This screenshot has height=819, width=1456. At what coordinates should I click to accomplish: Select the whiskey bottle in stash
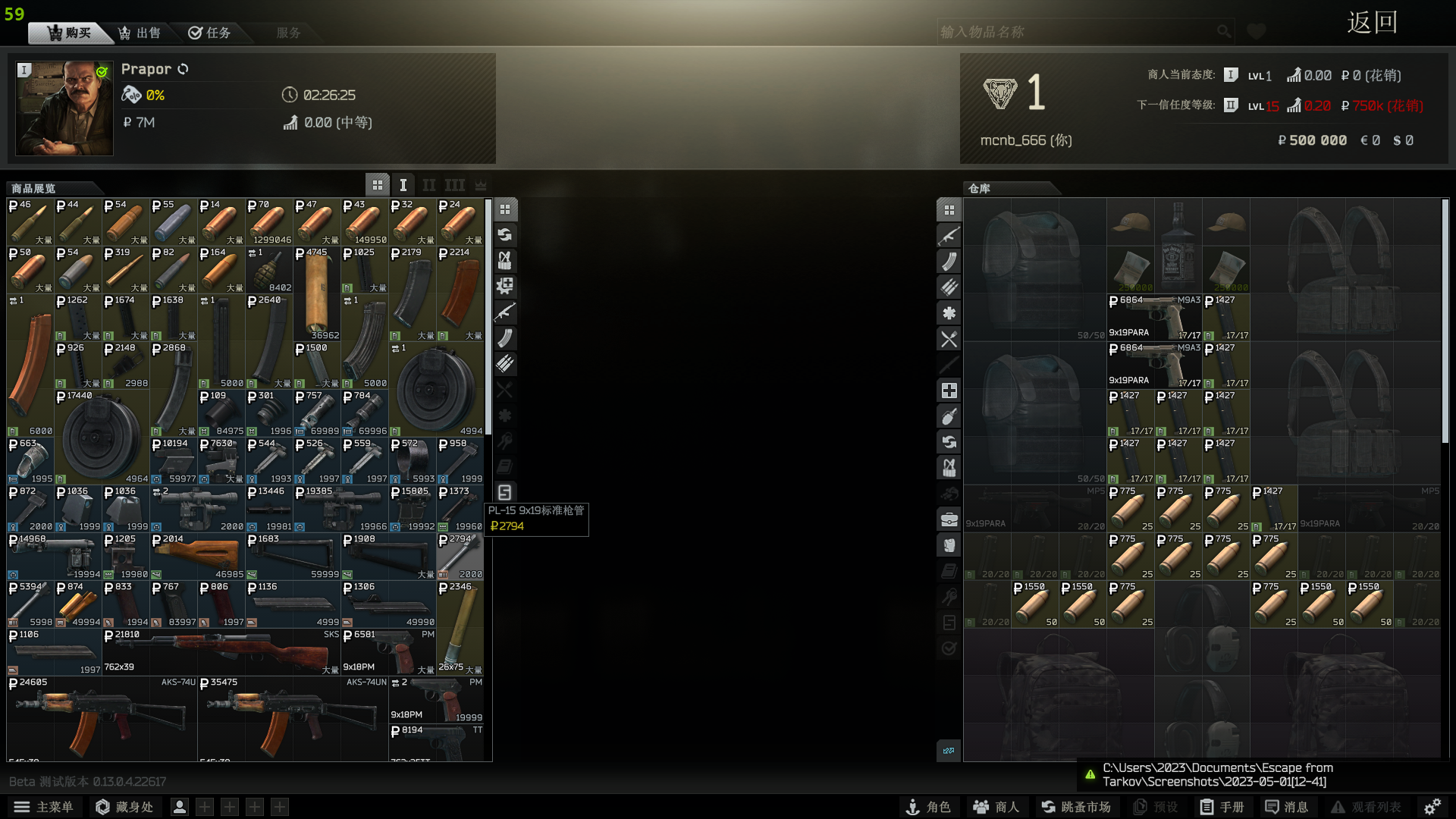(1178, 244)
